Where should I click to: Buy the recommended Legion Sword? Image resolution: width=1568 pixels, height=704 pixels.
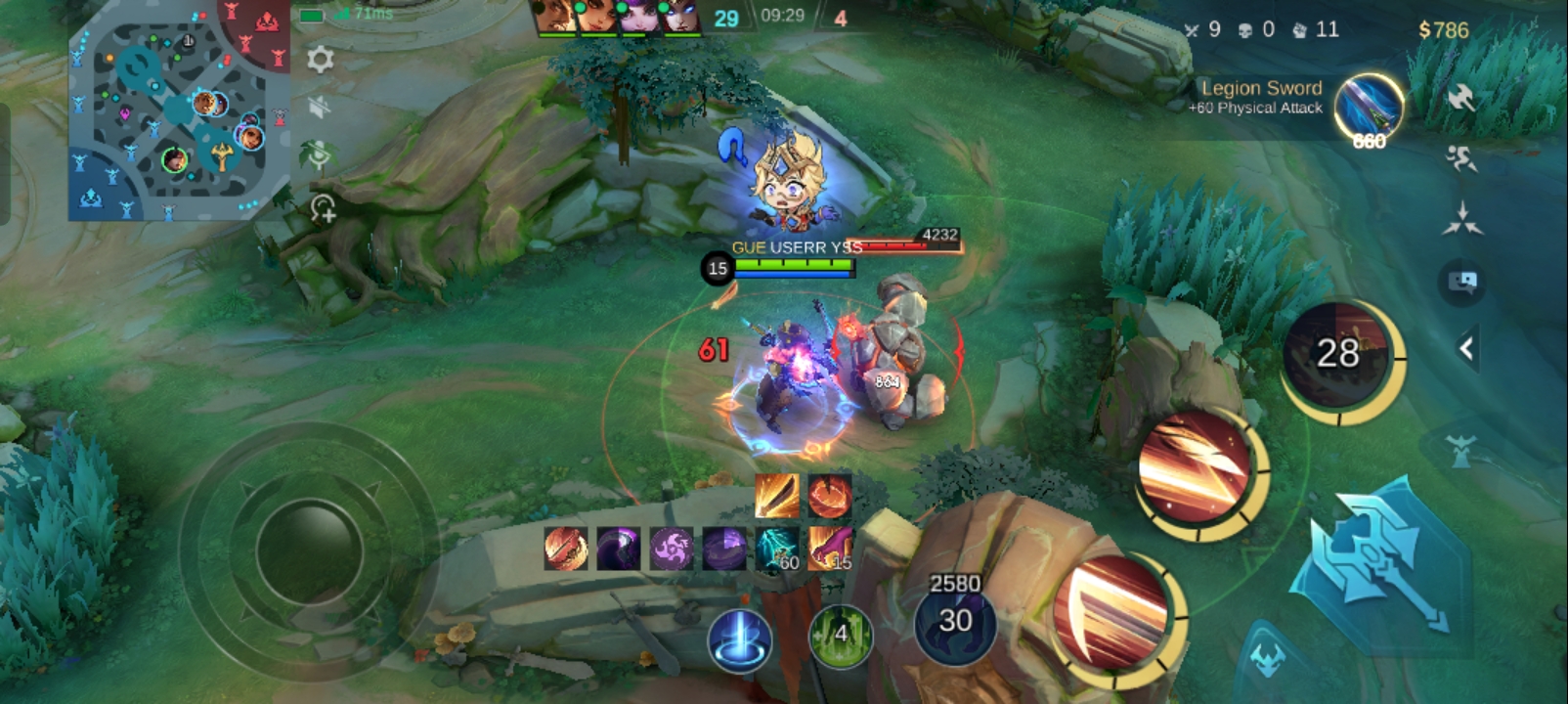(1368, 108)
